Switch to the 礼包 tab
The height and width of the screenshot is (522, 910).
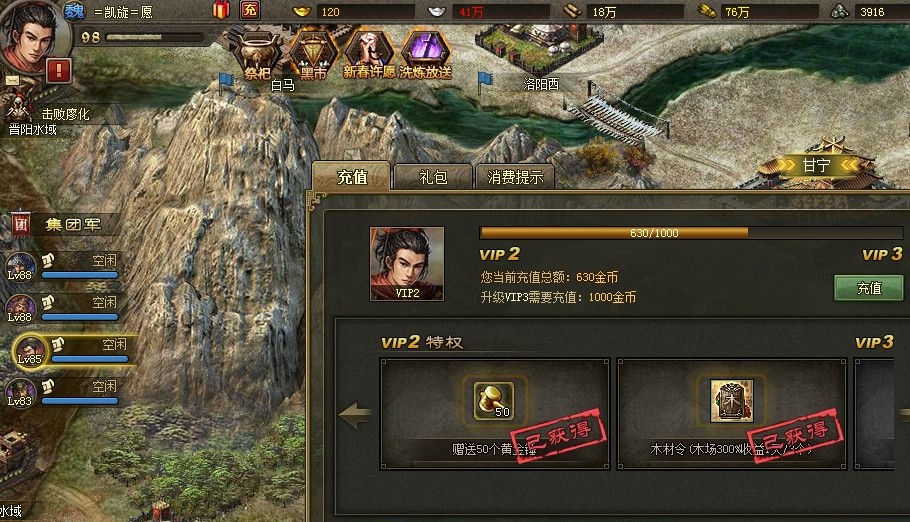point(432,178)
